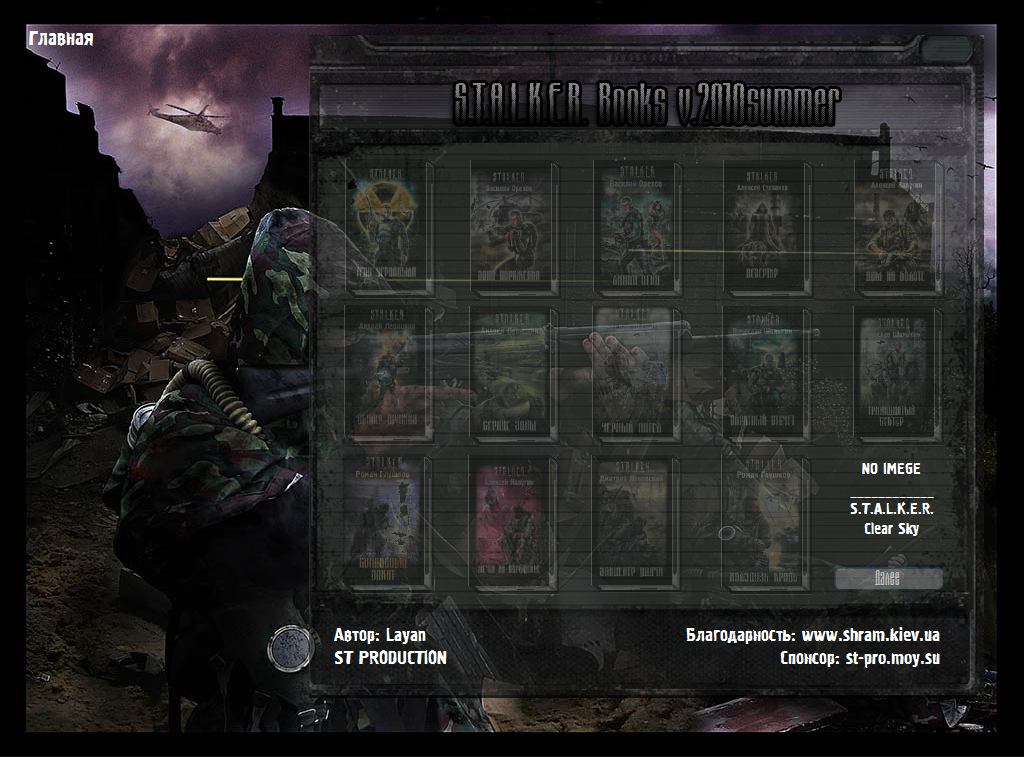Choose the Эпицентр удачи book cover
Viewport: 1024px width, 757px height.
point(637,522)
